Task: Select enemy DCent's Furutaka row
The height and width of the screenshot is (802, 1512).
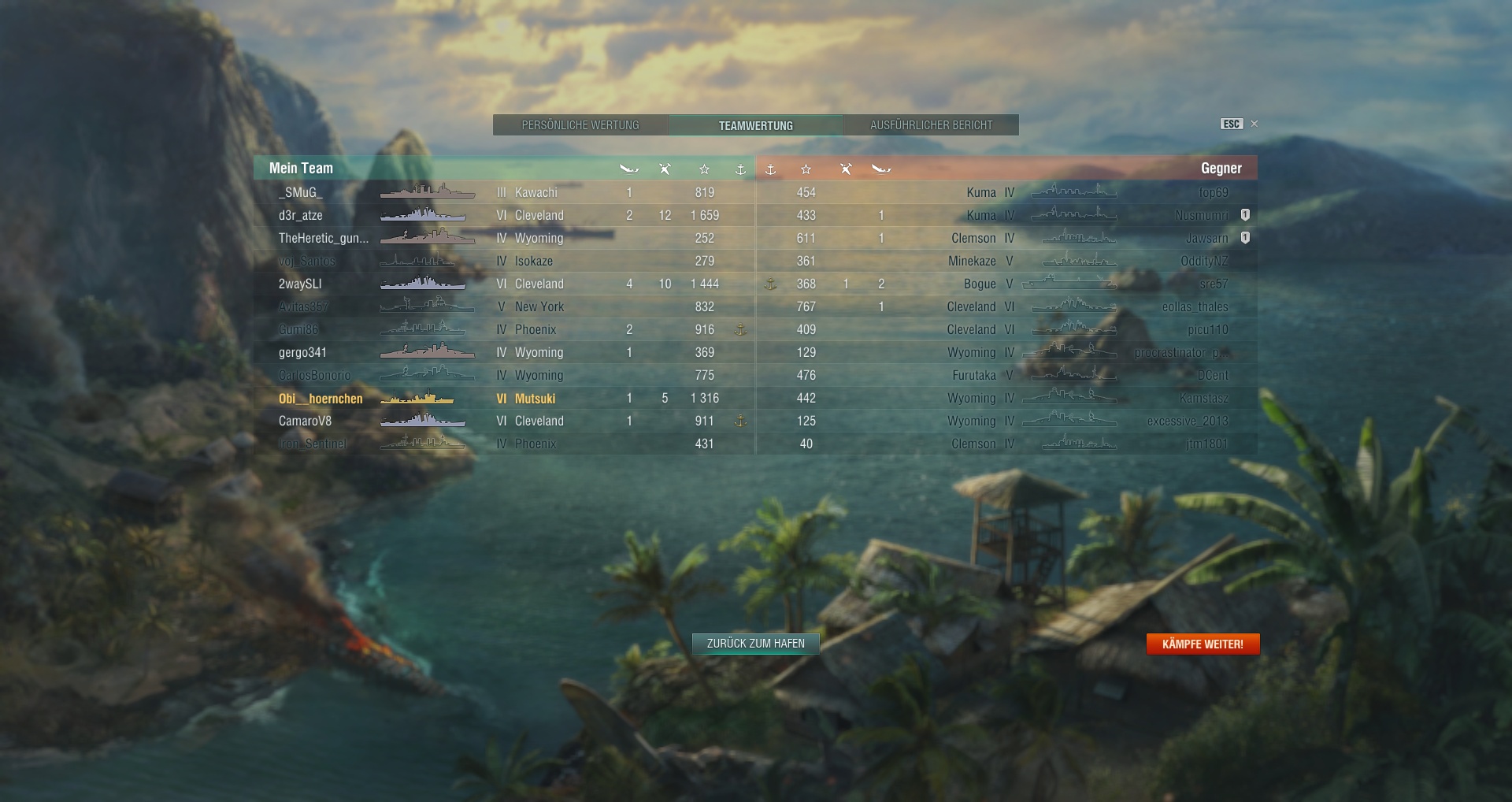Action: coord(1212,376)
